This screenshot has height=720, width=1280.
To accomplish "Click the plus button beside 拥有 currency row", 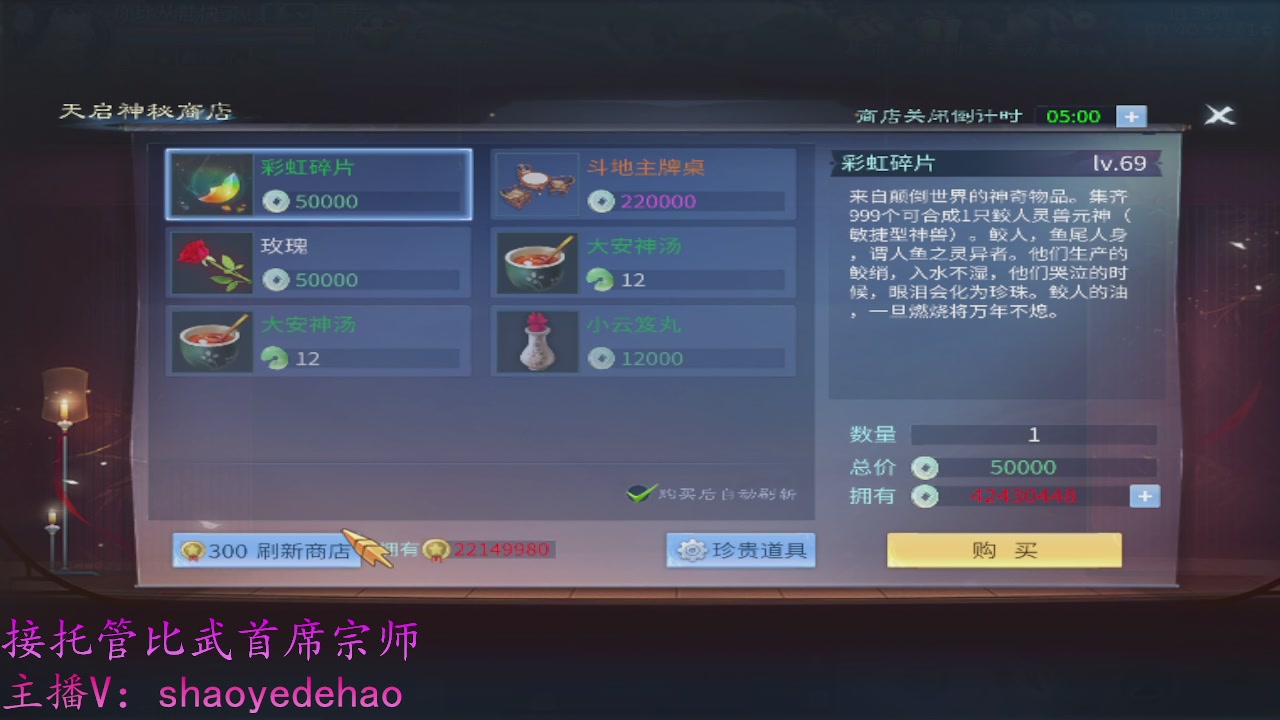I will point(1144,495).
